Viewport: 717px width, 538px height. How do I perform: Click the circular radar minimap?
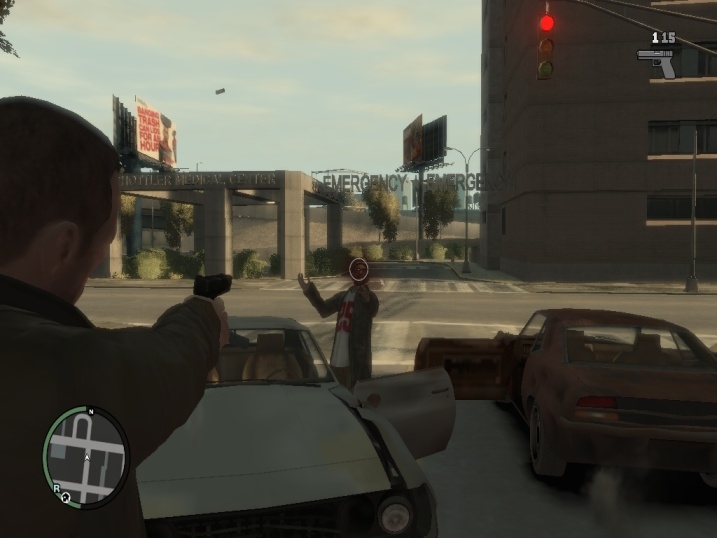pos(86,456)
